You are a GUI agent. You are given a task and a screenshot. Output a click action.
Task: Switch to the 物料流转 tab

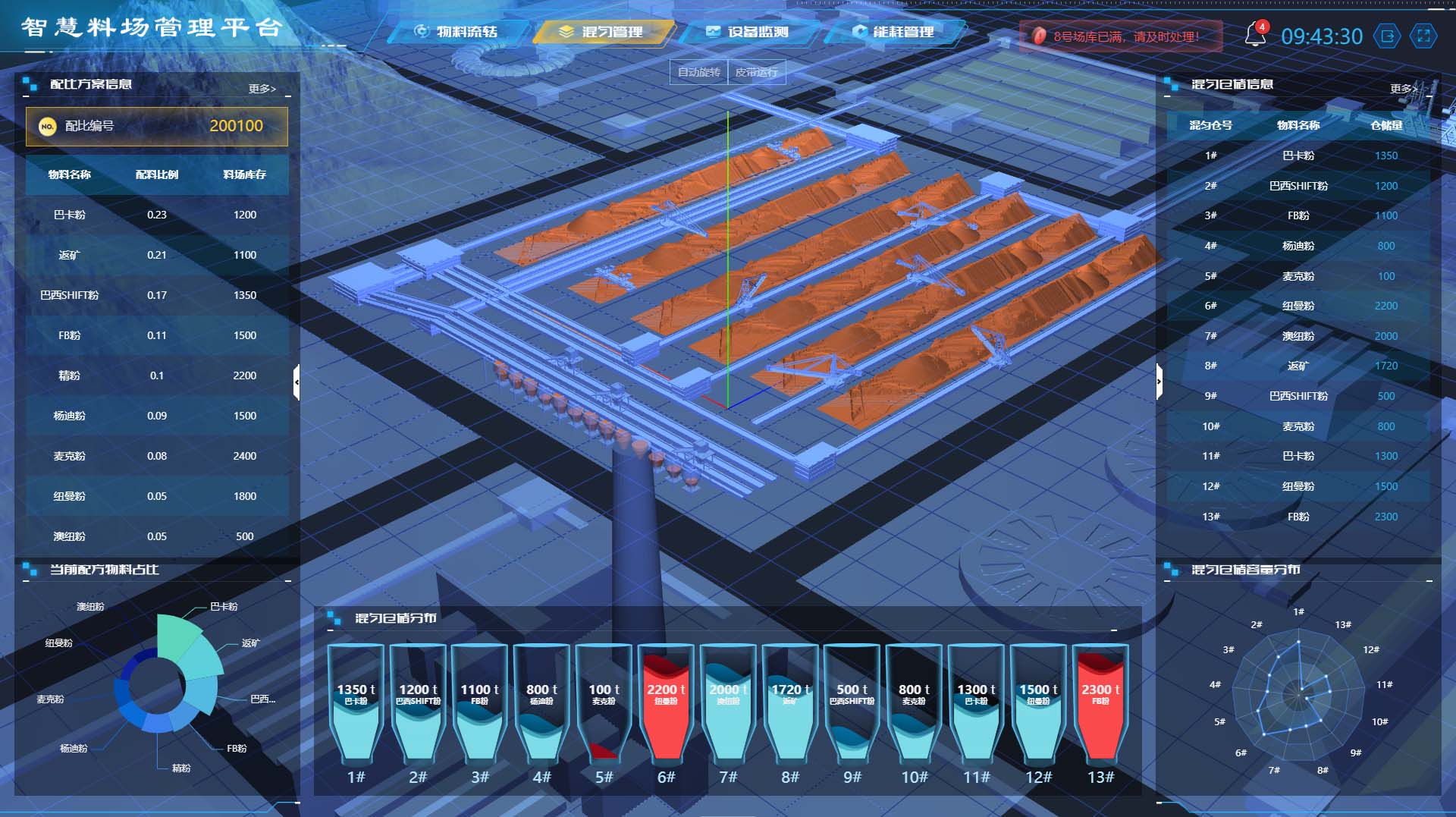point(457,32)
